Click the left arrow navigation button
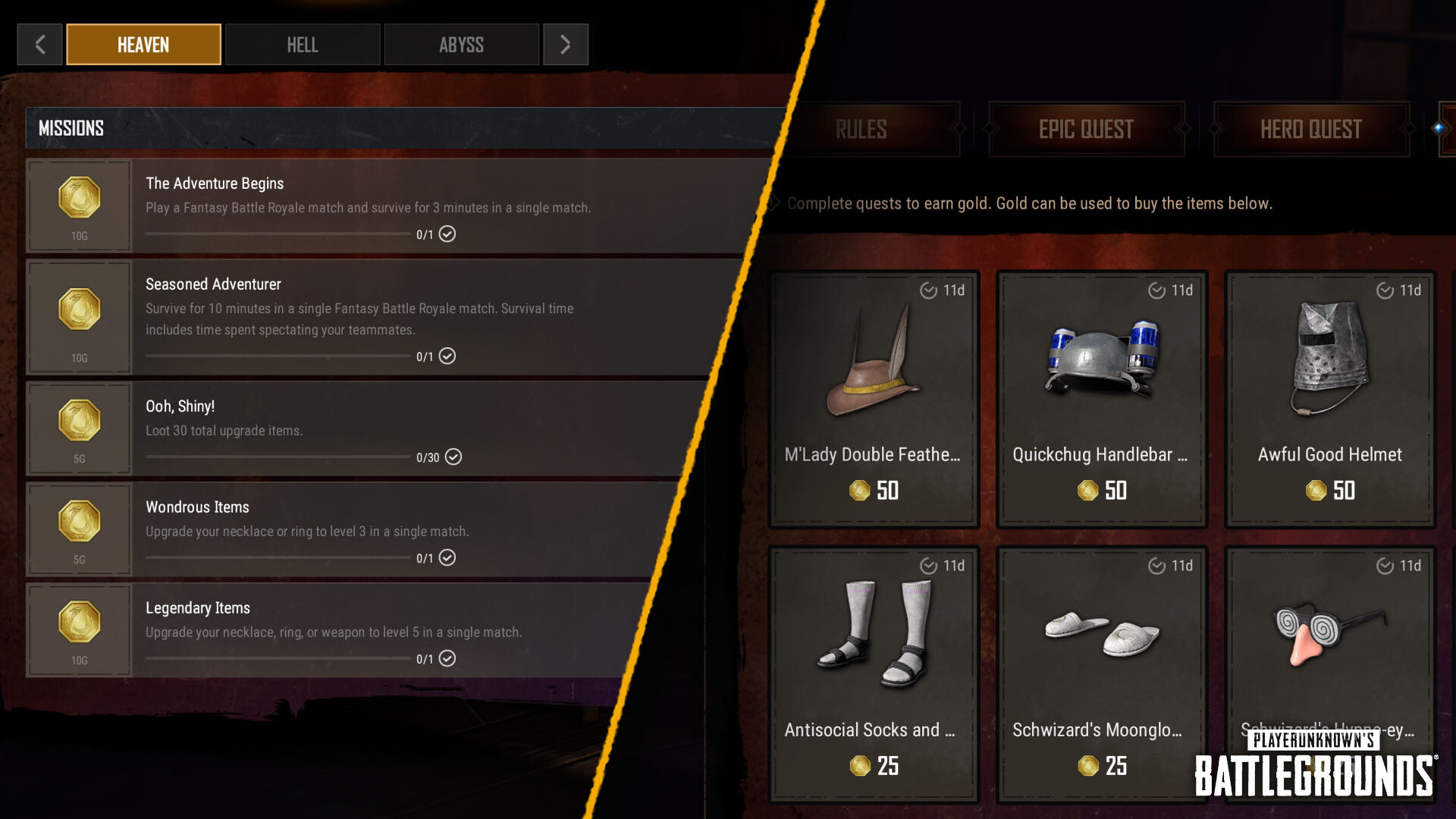 coord(39,45)
